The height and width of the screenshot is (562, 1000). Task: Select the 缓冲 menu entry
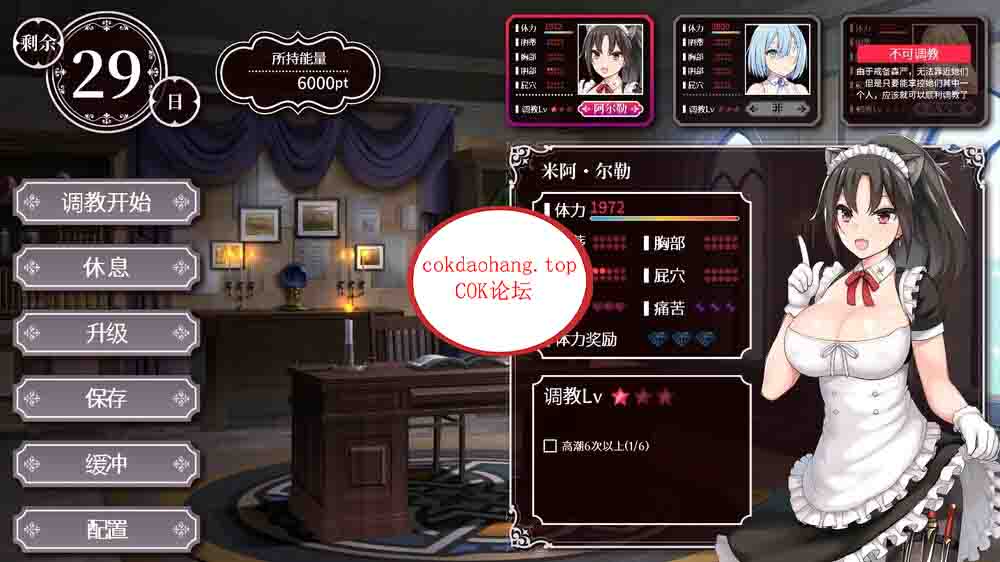106,464
